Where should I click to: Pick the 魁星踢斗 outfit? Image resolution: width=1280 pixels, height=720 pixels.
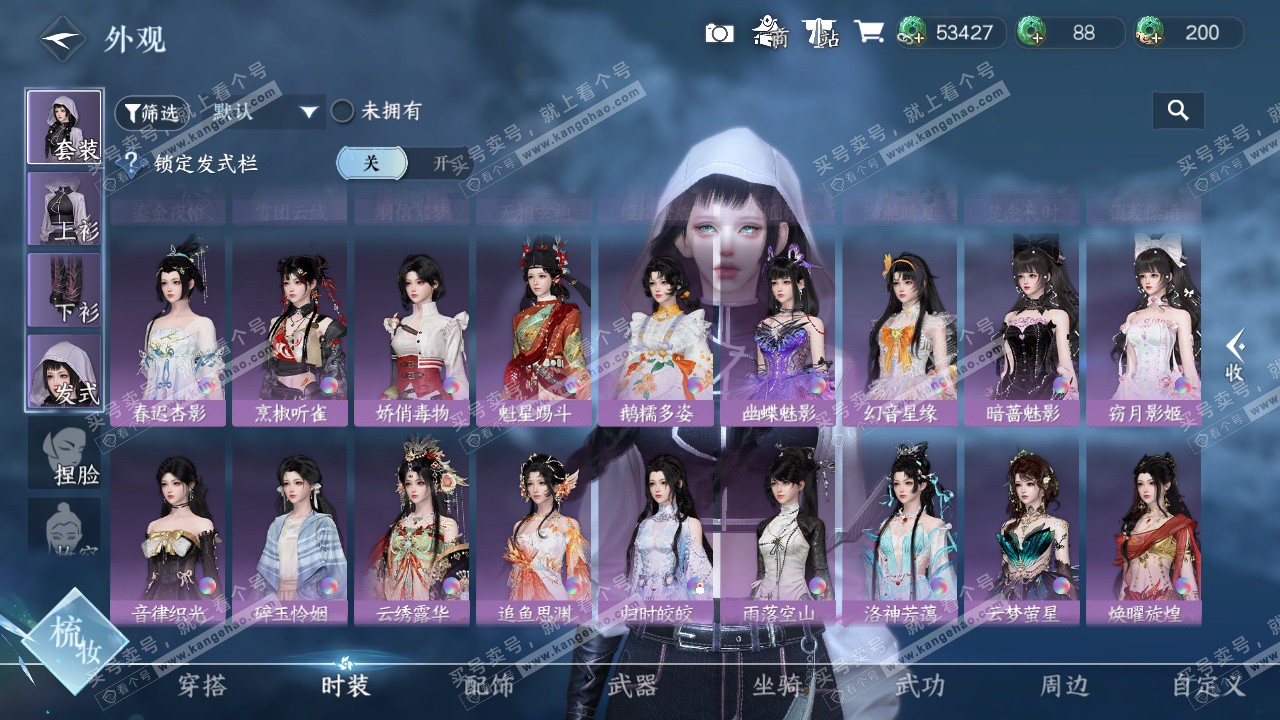534,330
